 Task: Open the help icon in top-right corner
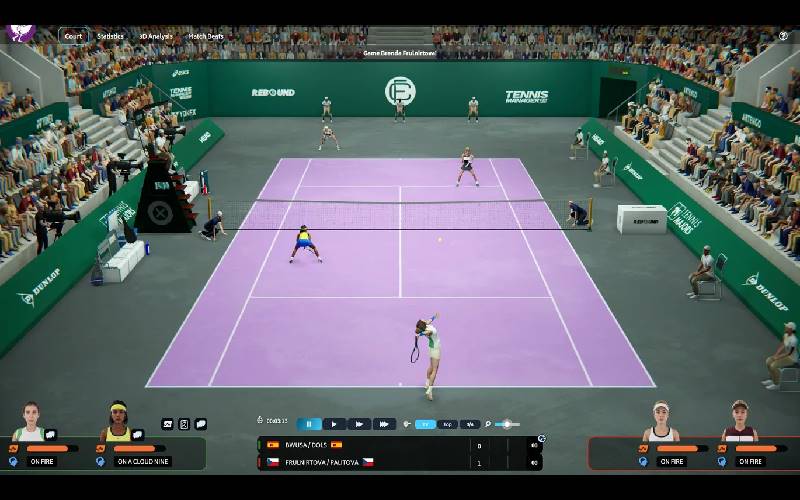(783, 35)
